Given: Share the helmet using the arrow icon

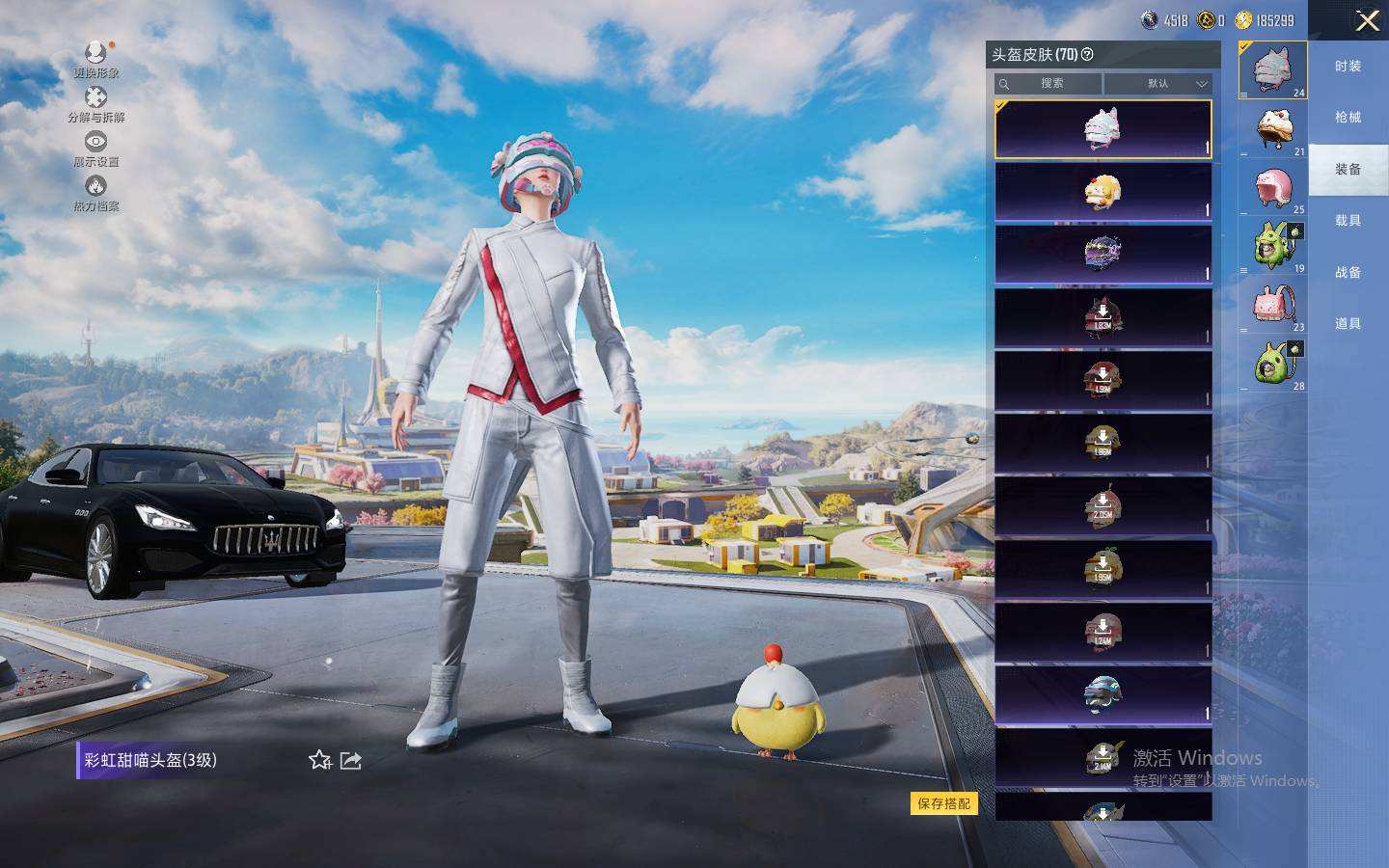Looking at the screenshot, I should pos(351,761).
